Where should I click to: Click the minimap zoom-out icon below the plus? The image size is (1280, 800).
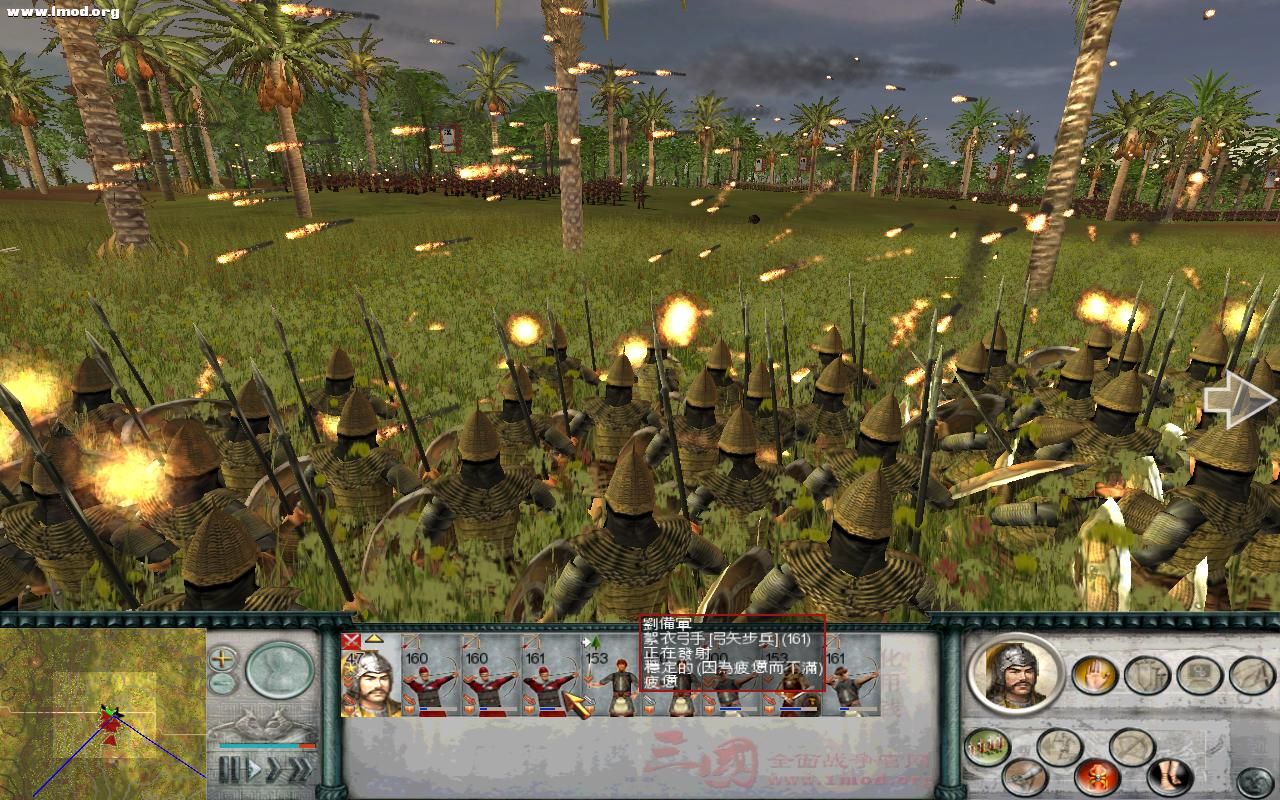coord(220,682)
